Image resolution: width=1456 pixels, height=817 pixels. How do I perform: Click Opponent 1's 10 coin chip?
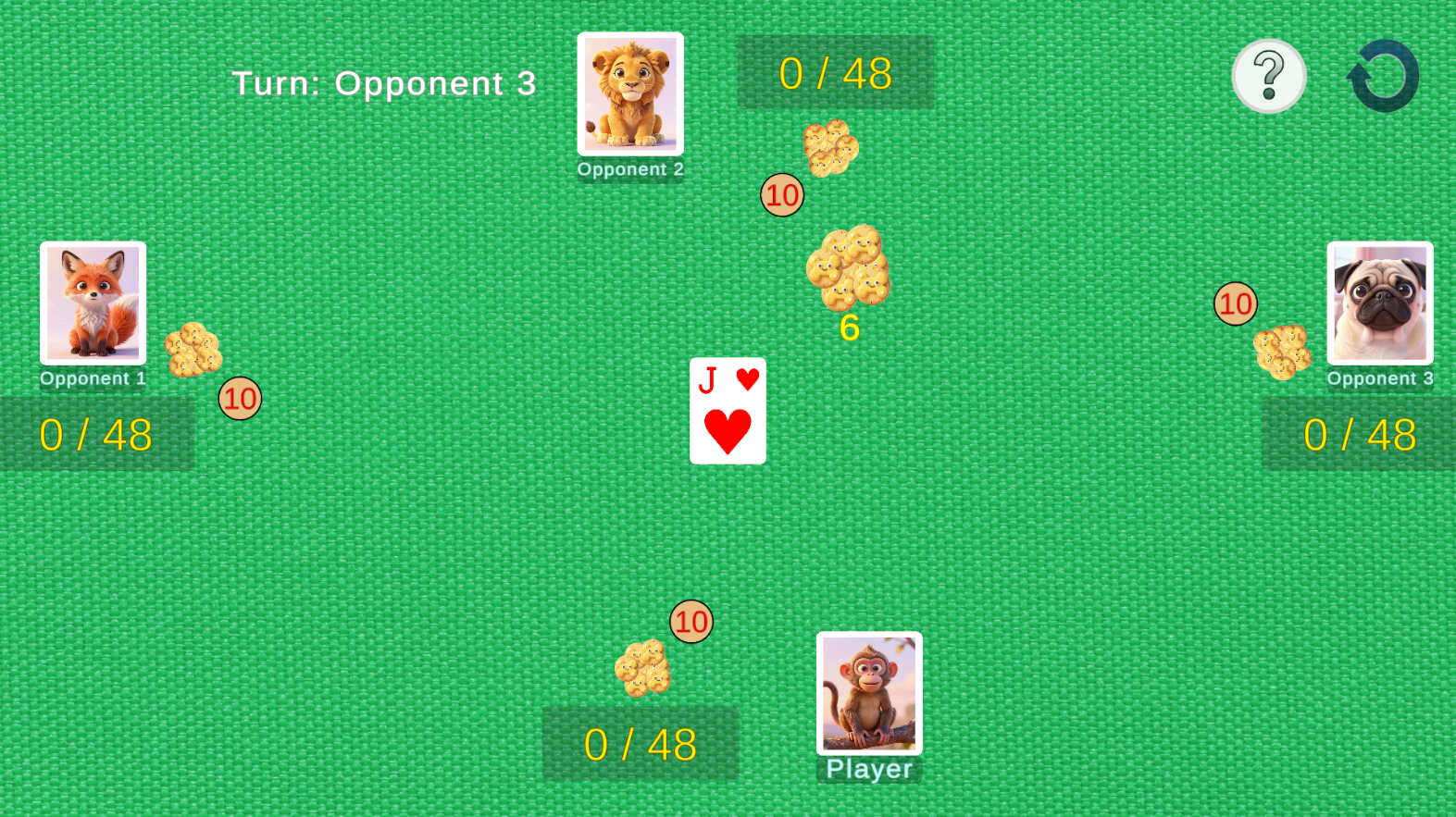coord(240,398)
